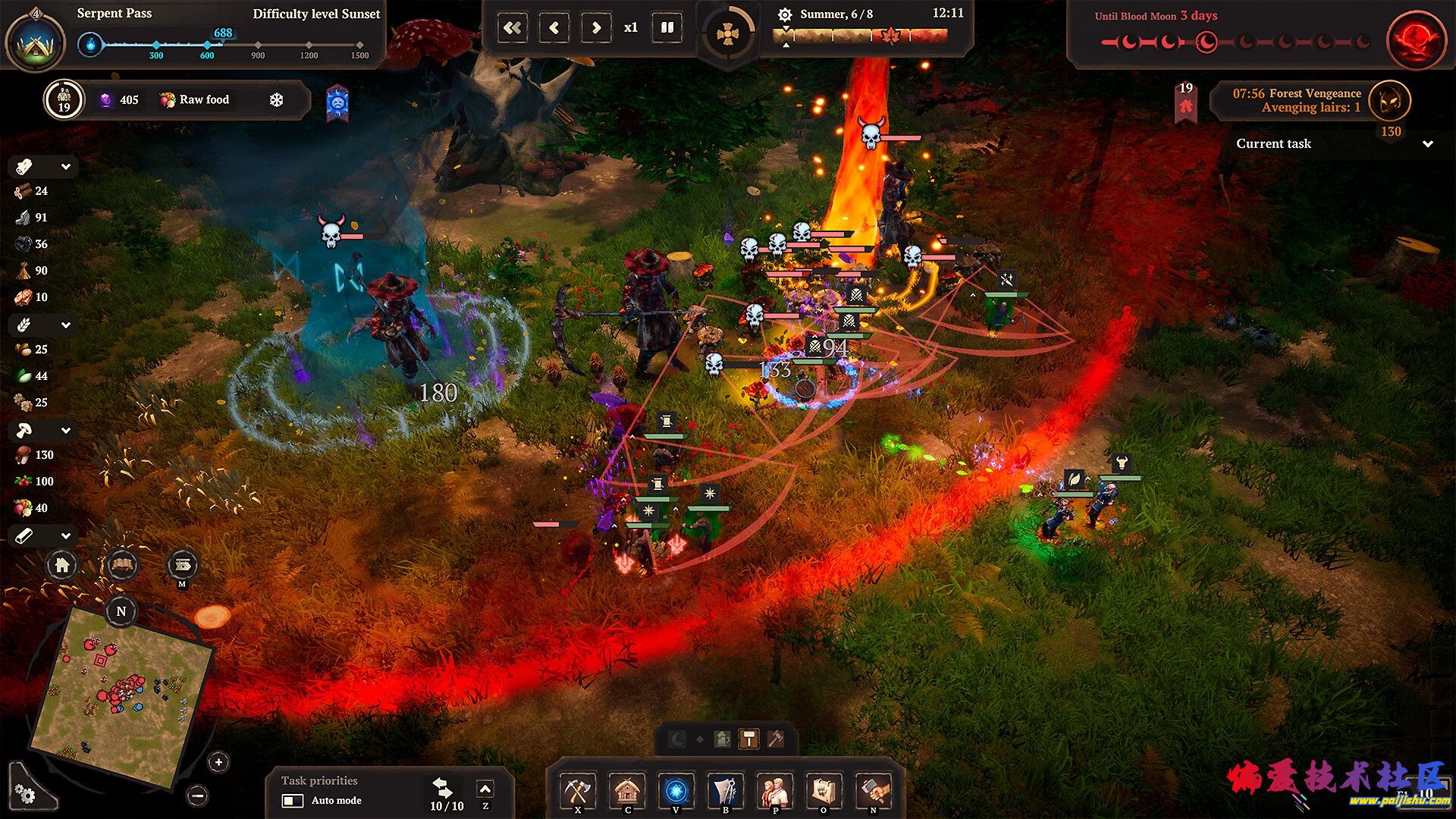Click the double-arrow slowest speed button
The height and width of the screenshot is (819, 1456).
click(x=513, y=28)
